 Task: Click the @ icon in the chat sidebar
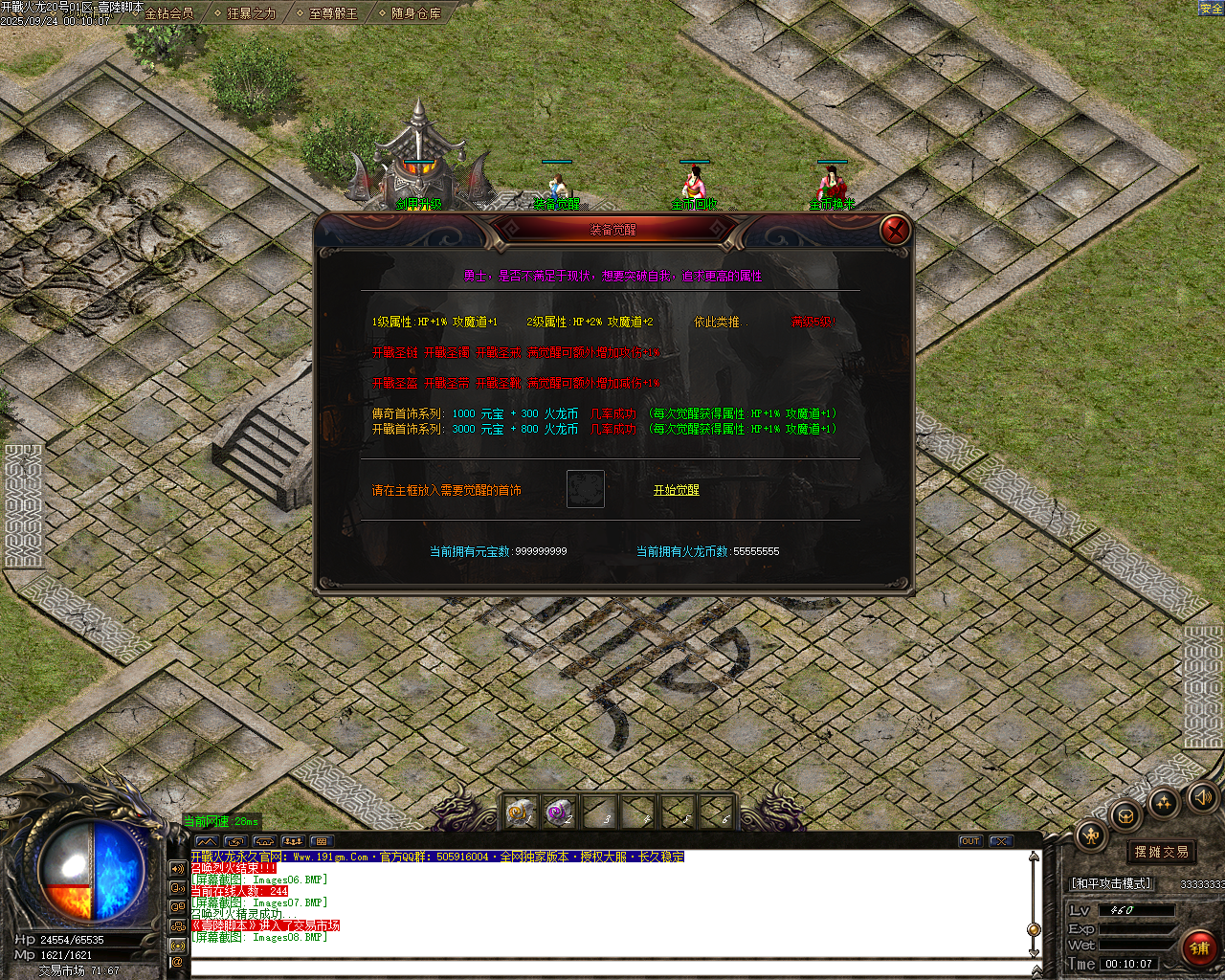point(179,962)
